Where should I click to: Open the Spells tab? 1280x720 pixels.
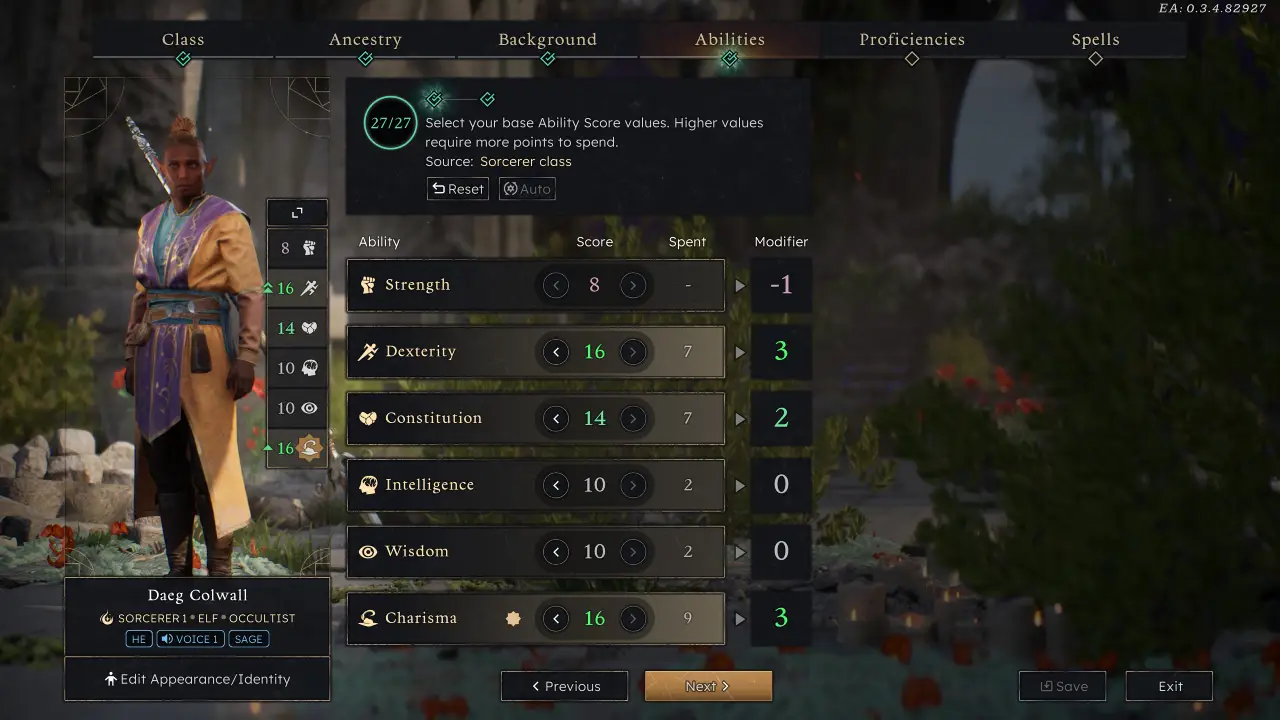click(1095, 39)
